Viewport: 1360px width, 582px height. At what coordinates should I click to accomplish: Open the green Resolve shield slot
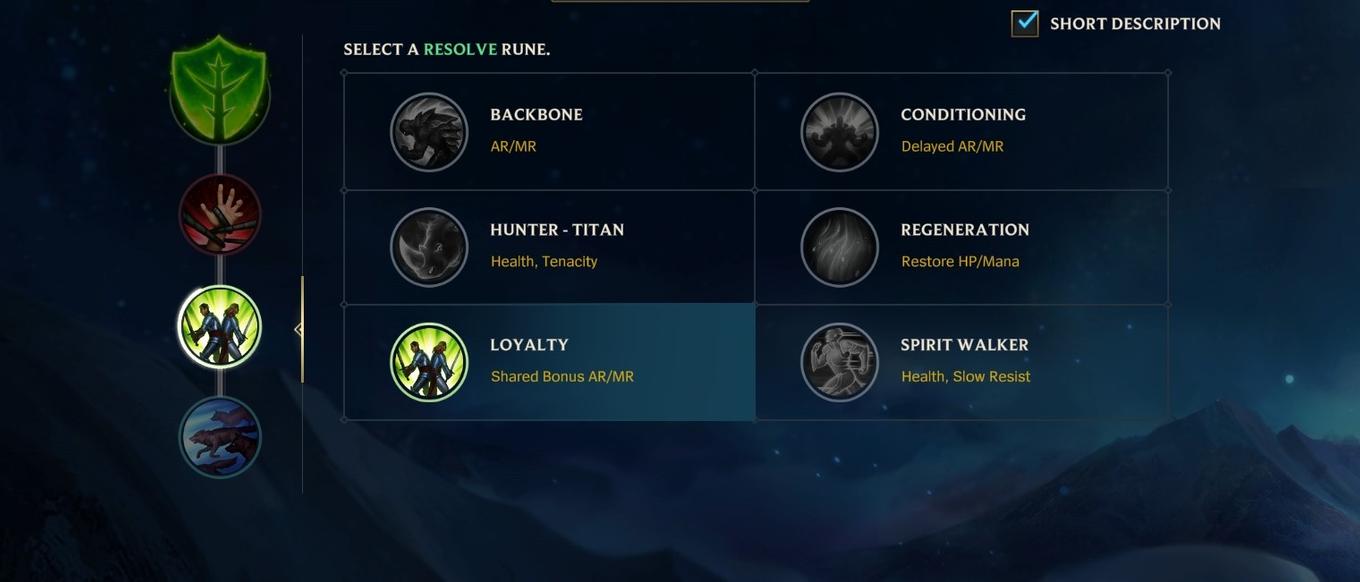click(x=220, y=90)
